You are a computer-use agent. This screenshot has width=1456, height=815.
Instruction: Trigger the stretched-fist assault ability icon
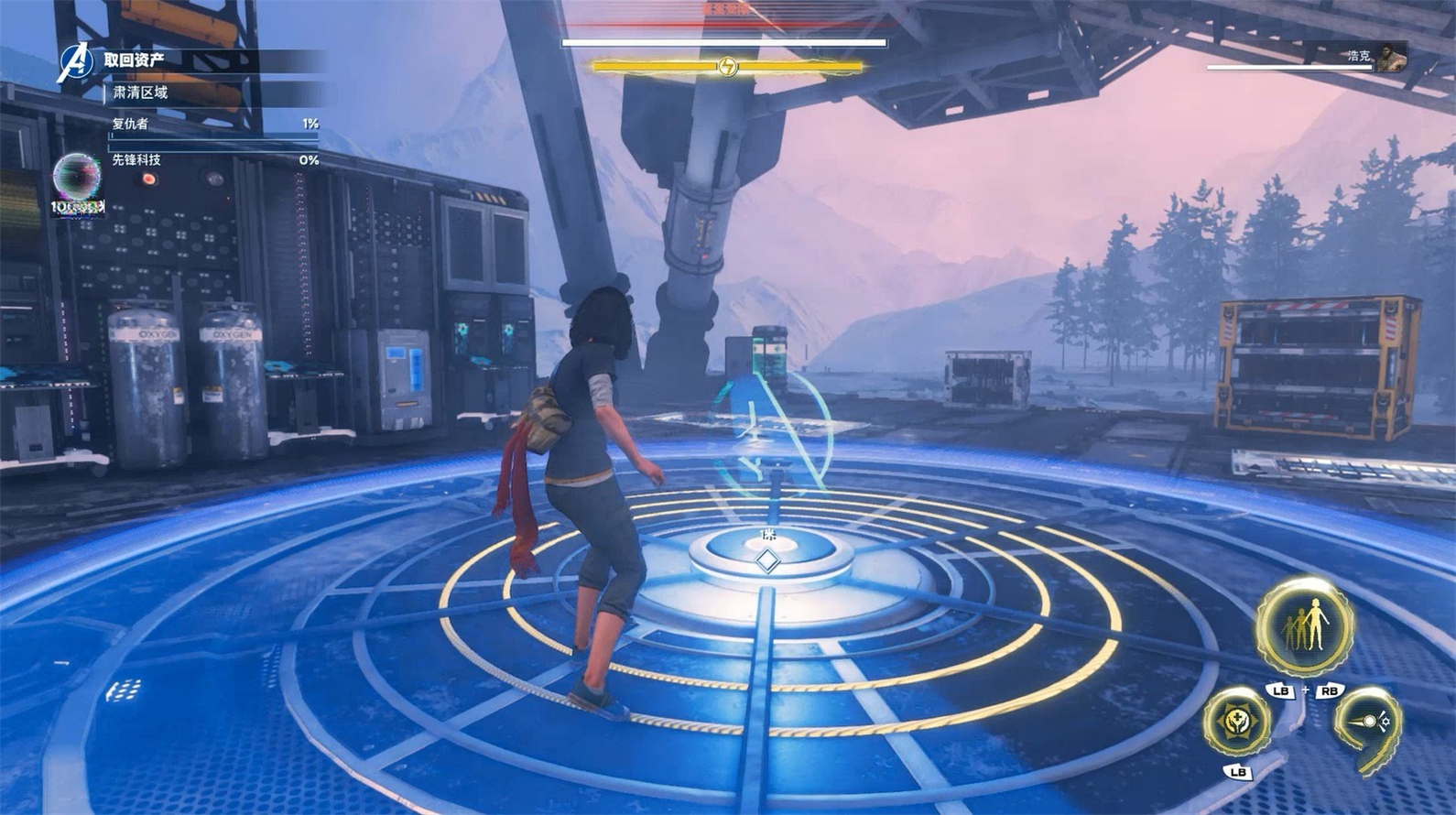(1366, 723)
